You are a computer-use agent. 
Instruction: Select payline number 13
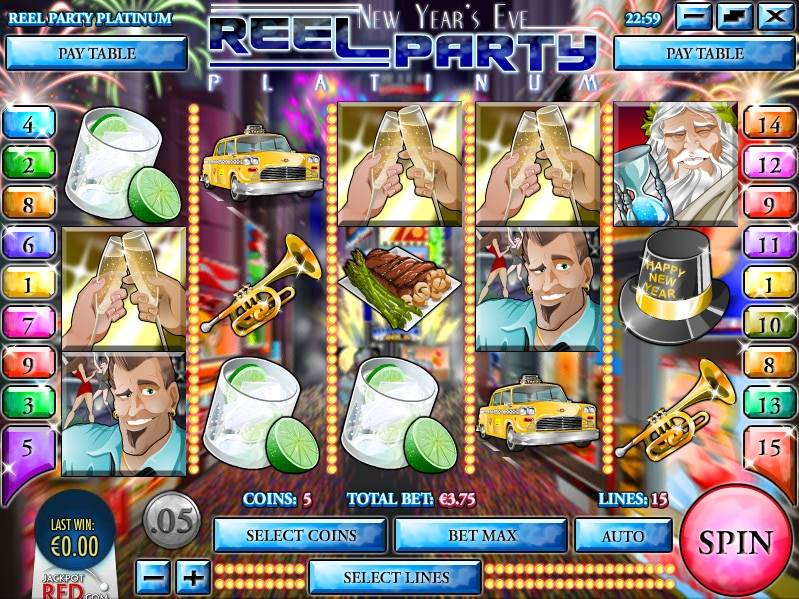point(768,404)
